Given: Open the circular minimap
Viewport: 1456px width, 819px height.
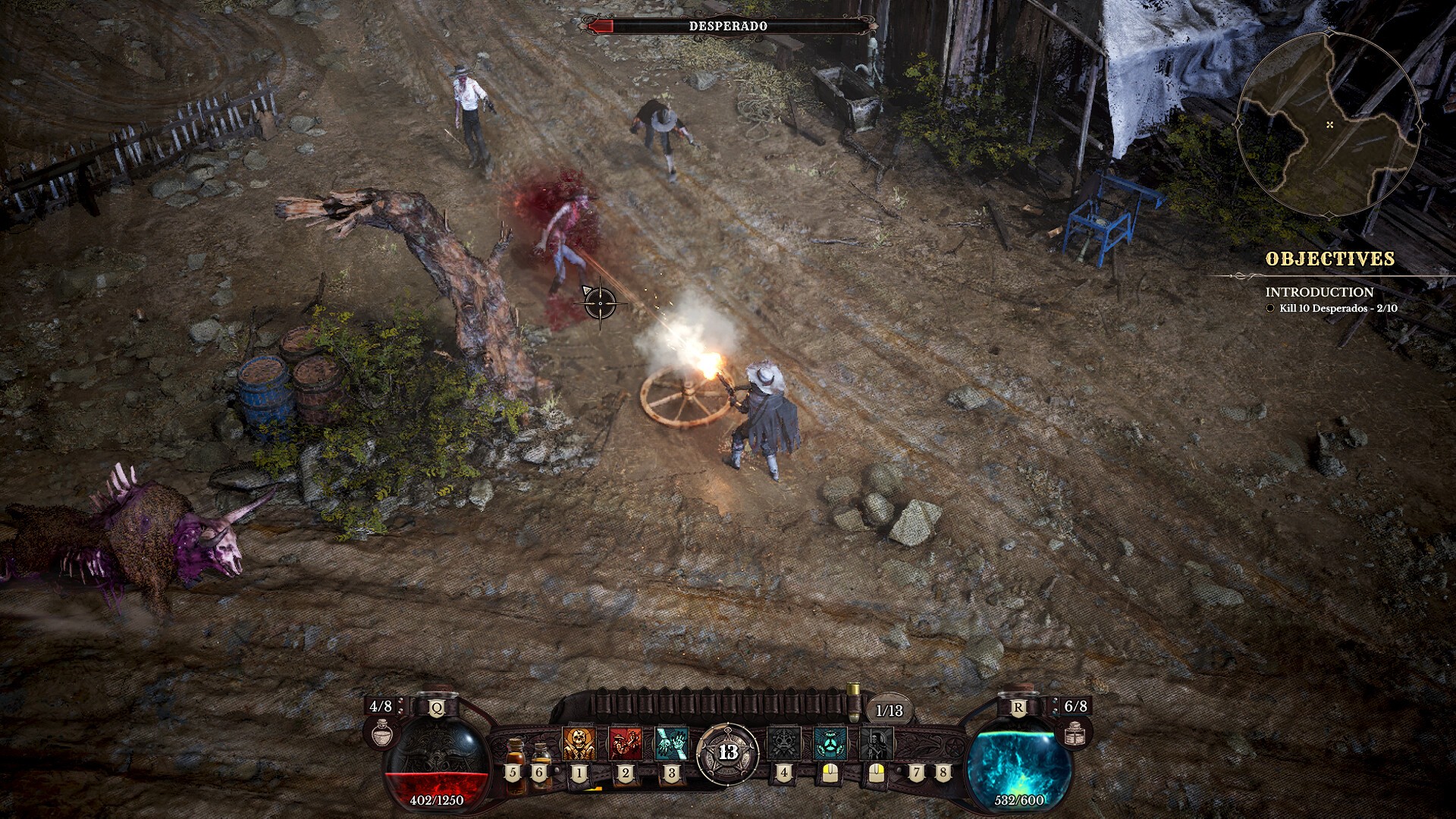Looking at the screenshot, I should click(x=1329, y=124).
